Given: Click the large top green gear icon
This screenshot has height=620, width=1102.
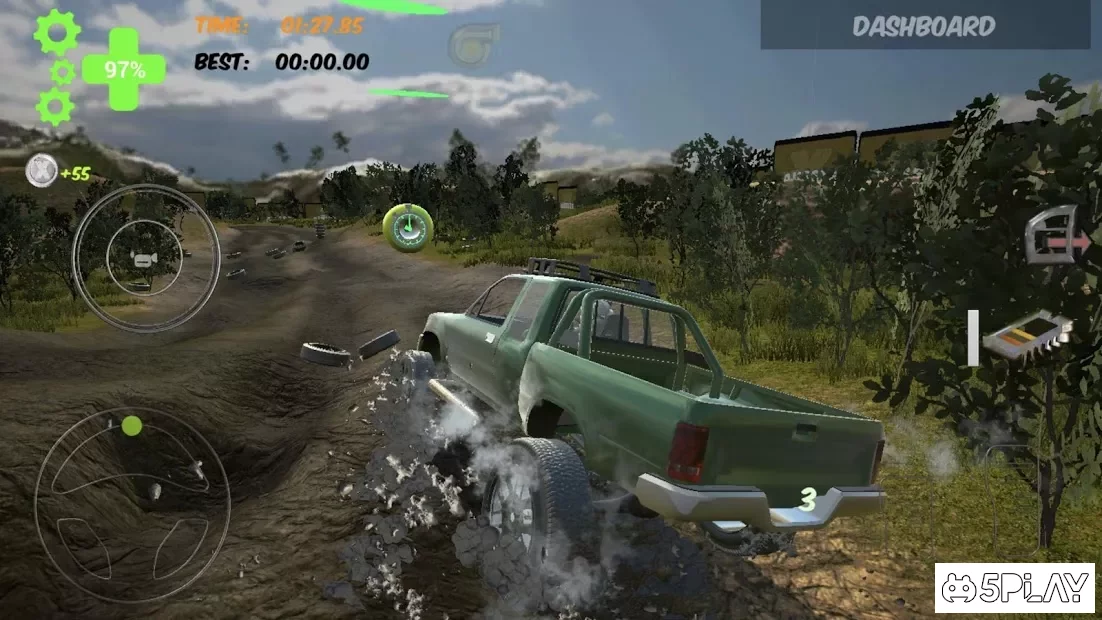Looking at the screenshot, I should (56, 32).
